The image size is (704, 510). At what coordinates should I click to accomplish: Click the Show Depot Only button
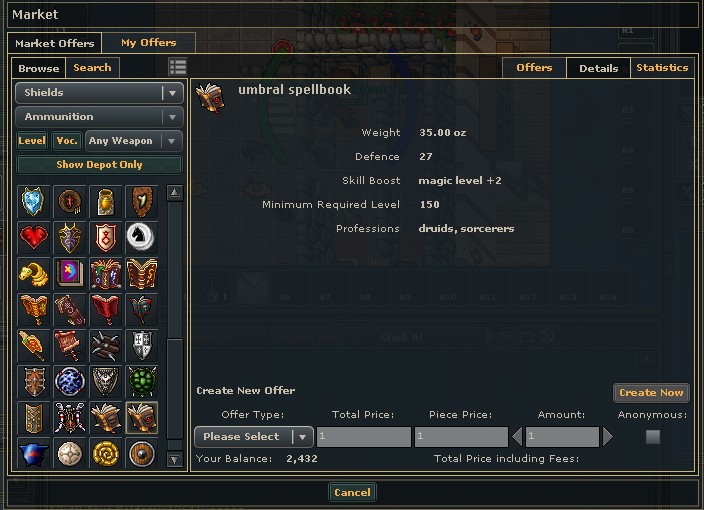click(x=99, y=165)
